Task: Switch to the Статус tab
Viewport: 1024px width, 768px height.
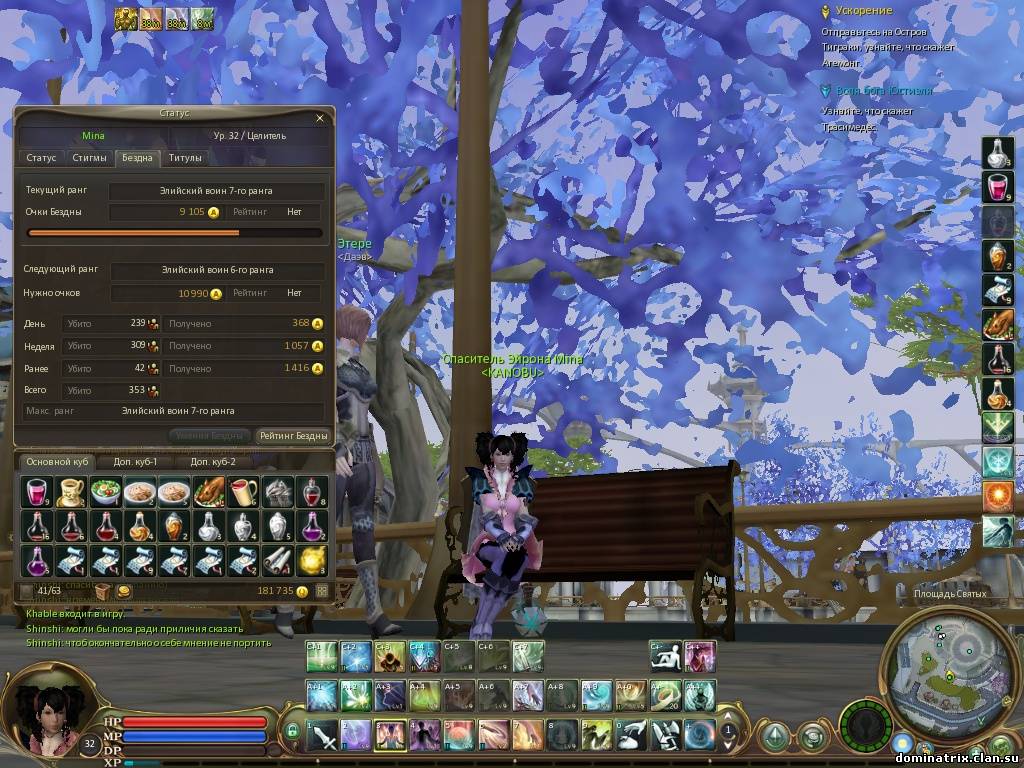Action: (41, 158)
